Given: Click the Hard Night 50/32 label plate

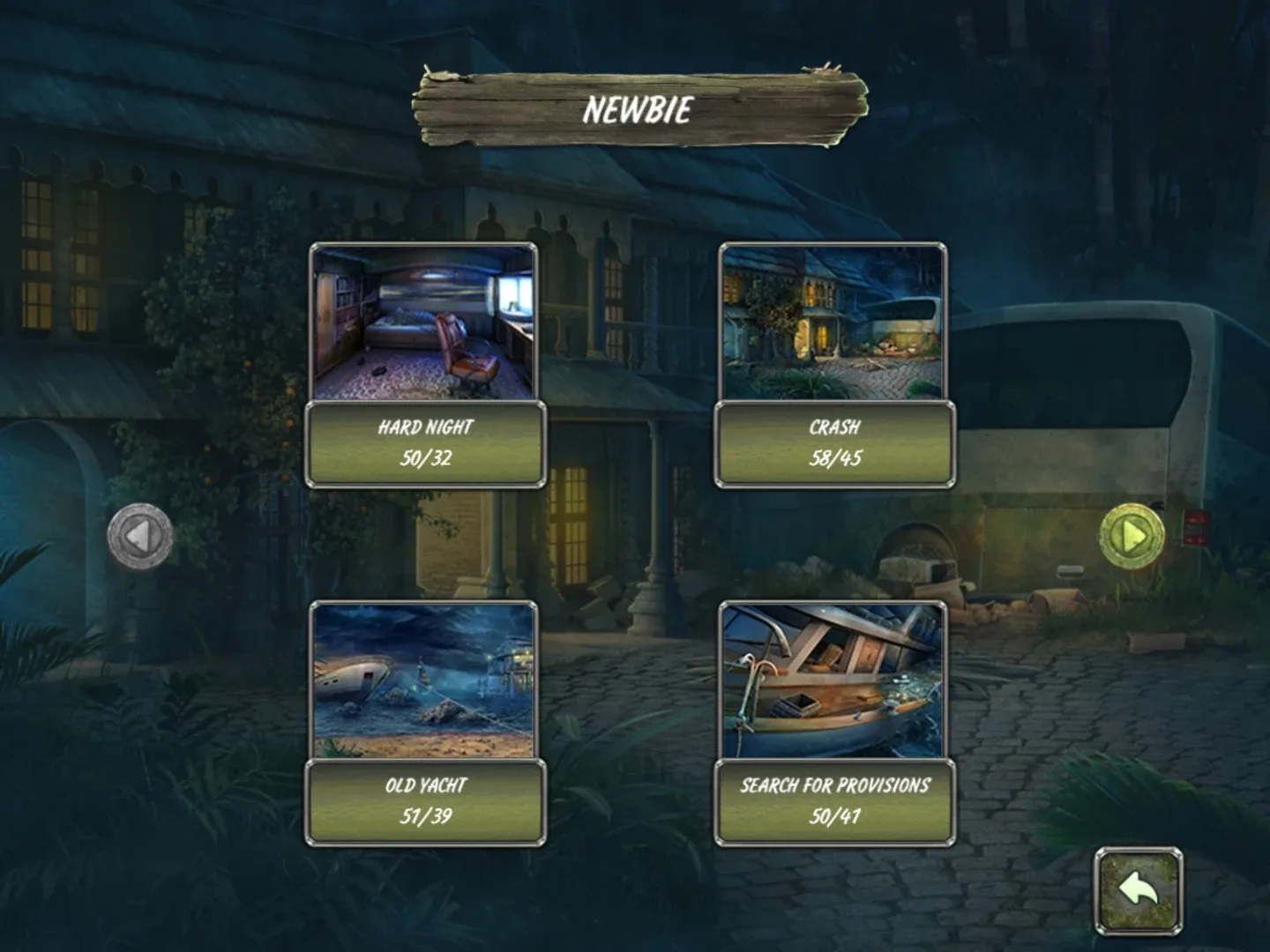Looking at the screenshot, I should (x=424, y=443).
